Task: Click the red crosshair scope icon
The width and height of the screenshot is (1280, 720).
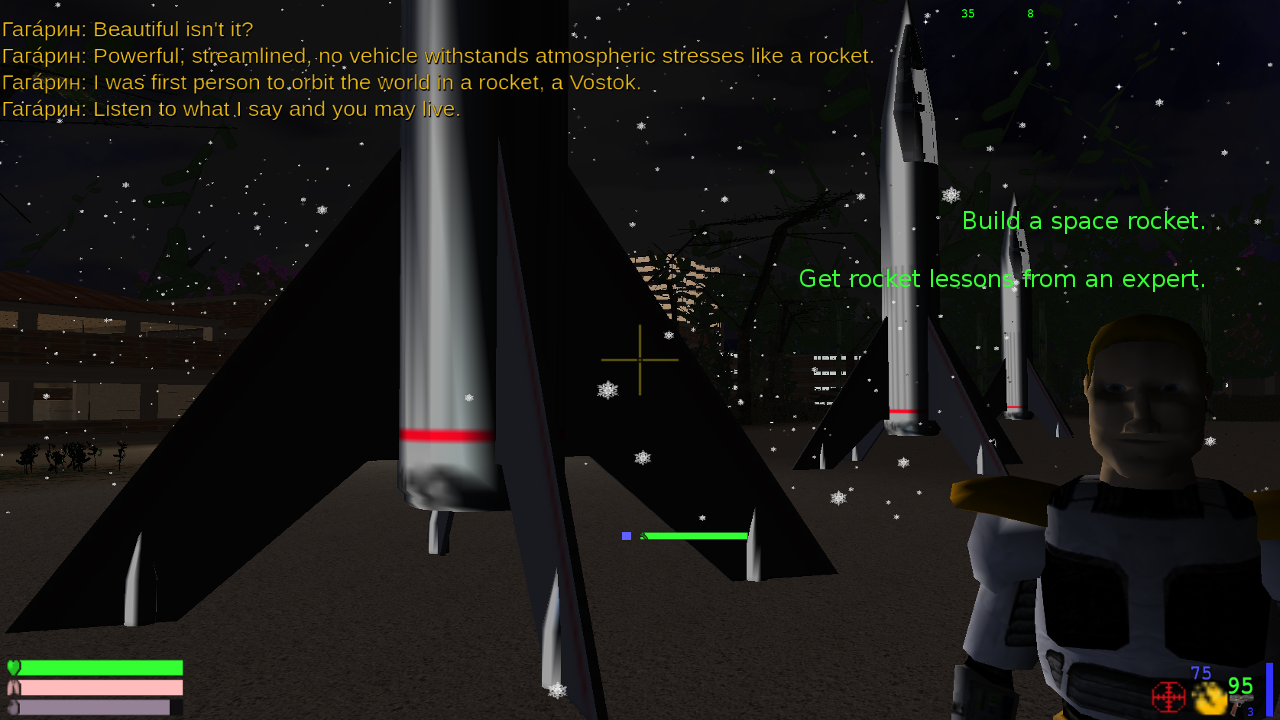Action: [1168, 697]
